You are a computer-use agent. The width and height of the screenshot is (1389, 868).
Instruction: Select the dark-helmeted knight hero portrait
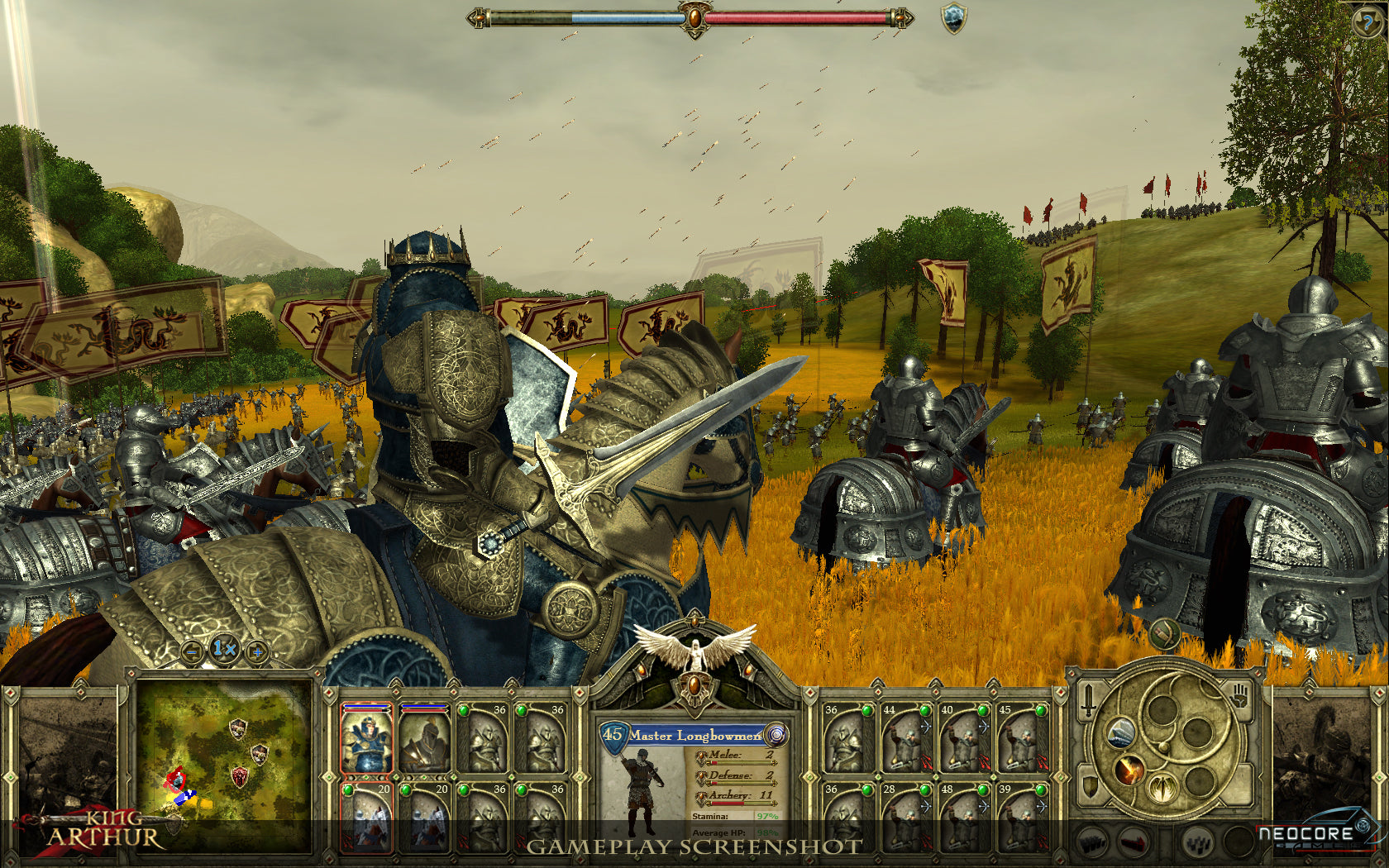424,740
